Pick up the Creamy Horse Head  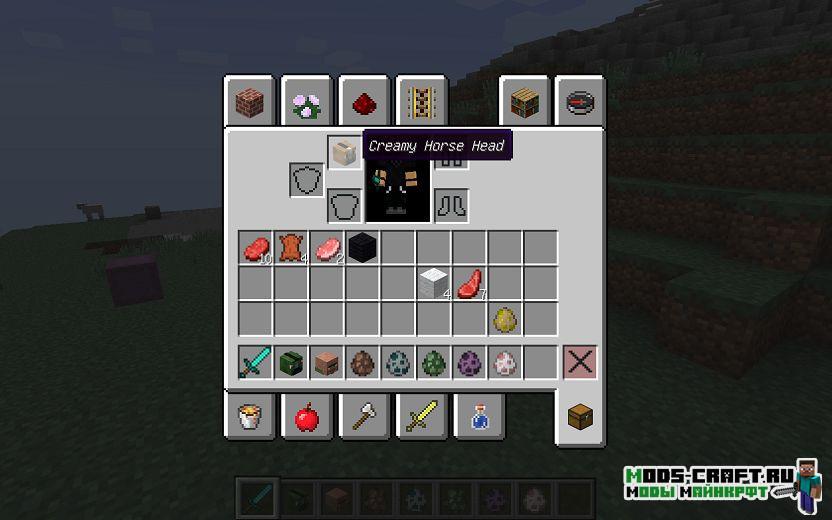pos(344,153)
